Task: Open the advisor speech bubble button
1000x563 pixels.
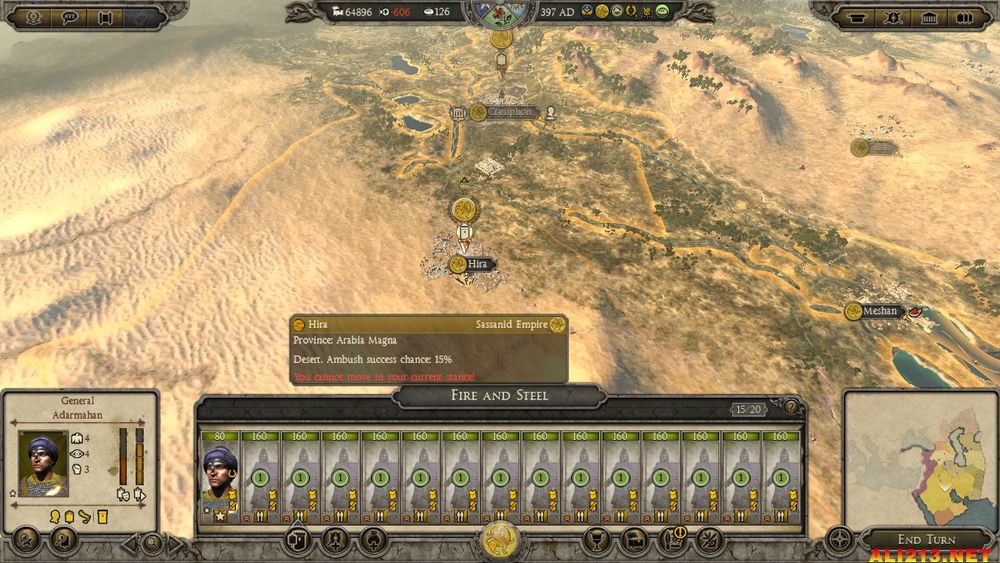Action: coord(71,16)
